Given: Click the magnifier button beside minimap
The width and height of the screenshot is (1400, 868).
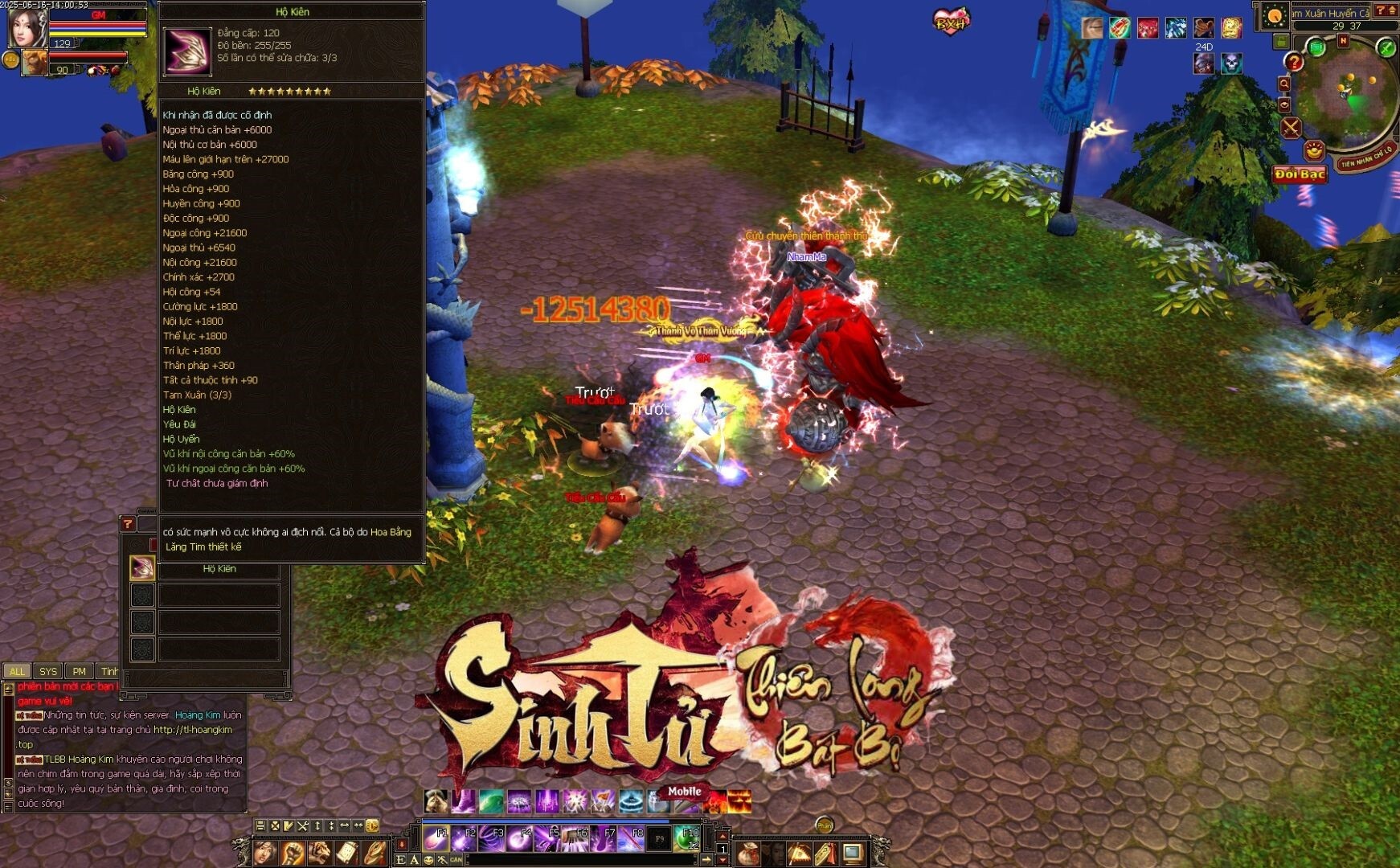Looking at the screenshot, I should (1284, 84).
